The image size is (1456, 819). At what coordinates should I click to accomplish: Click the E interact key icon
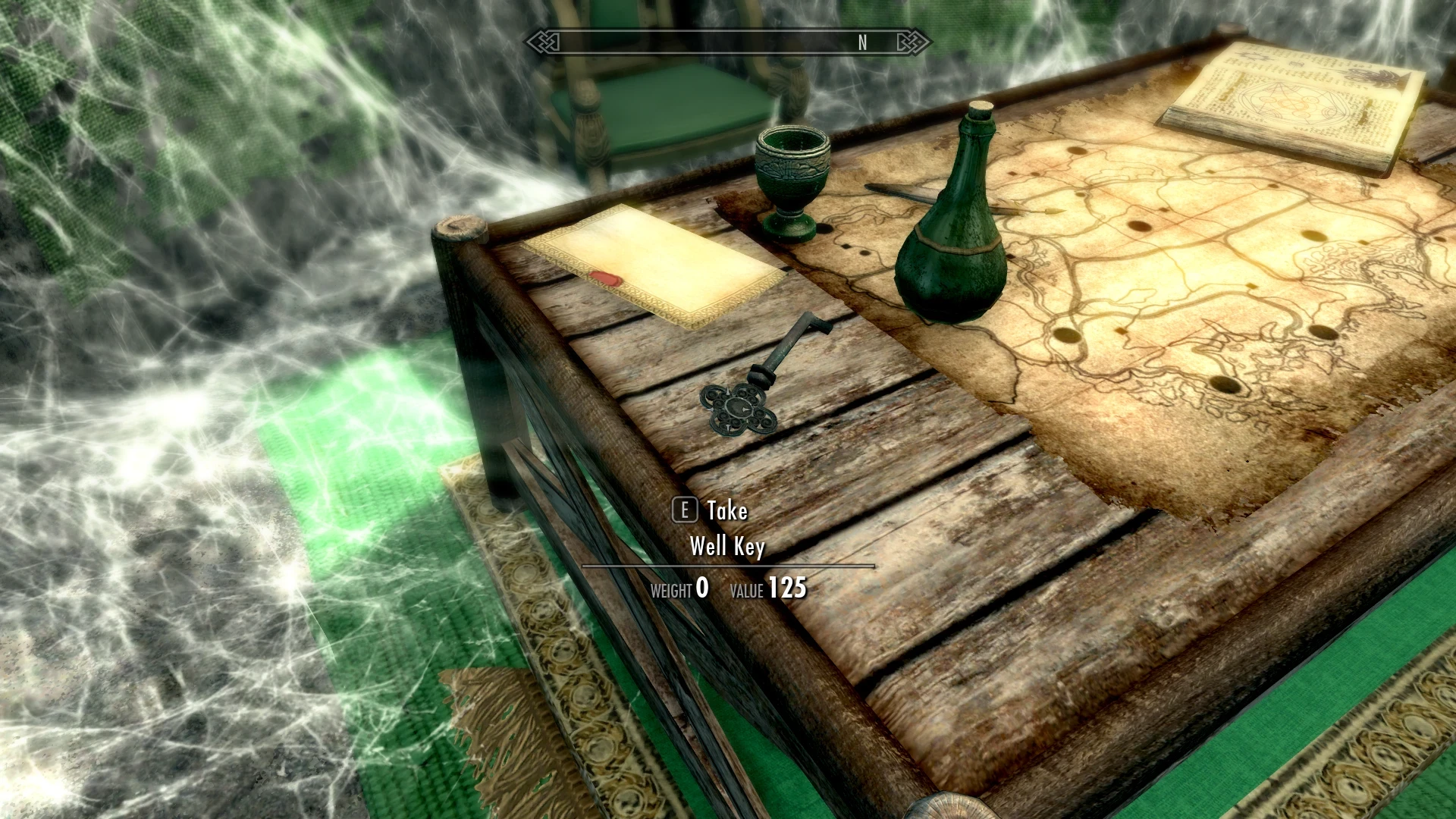685,511
